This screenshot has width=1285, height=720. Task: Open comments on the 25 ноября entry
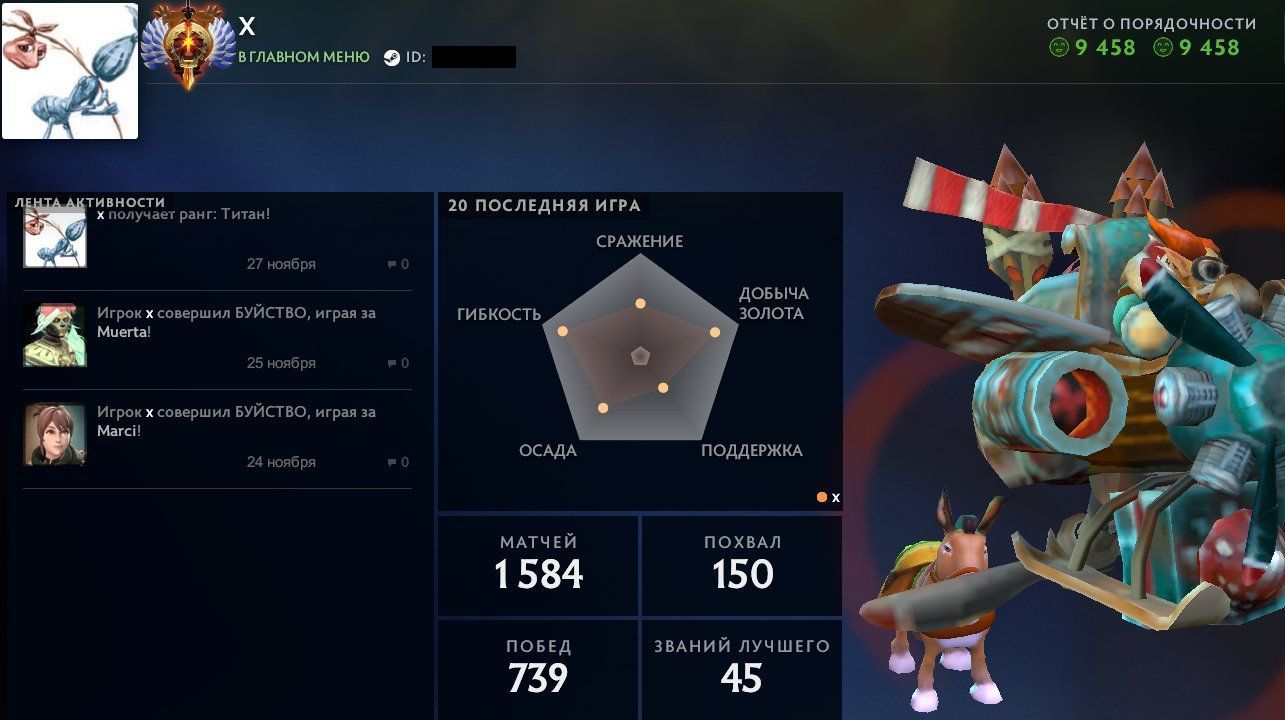(397, 364)
